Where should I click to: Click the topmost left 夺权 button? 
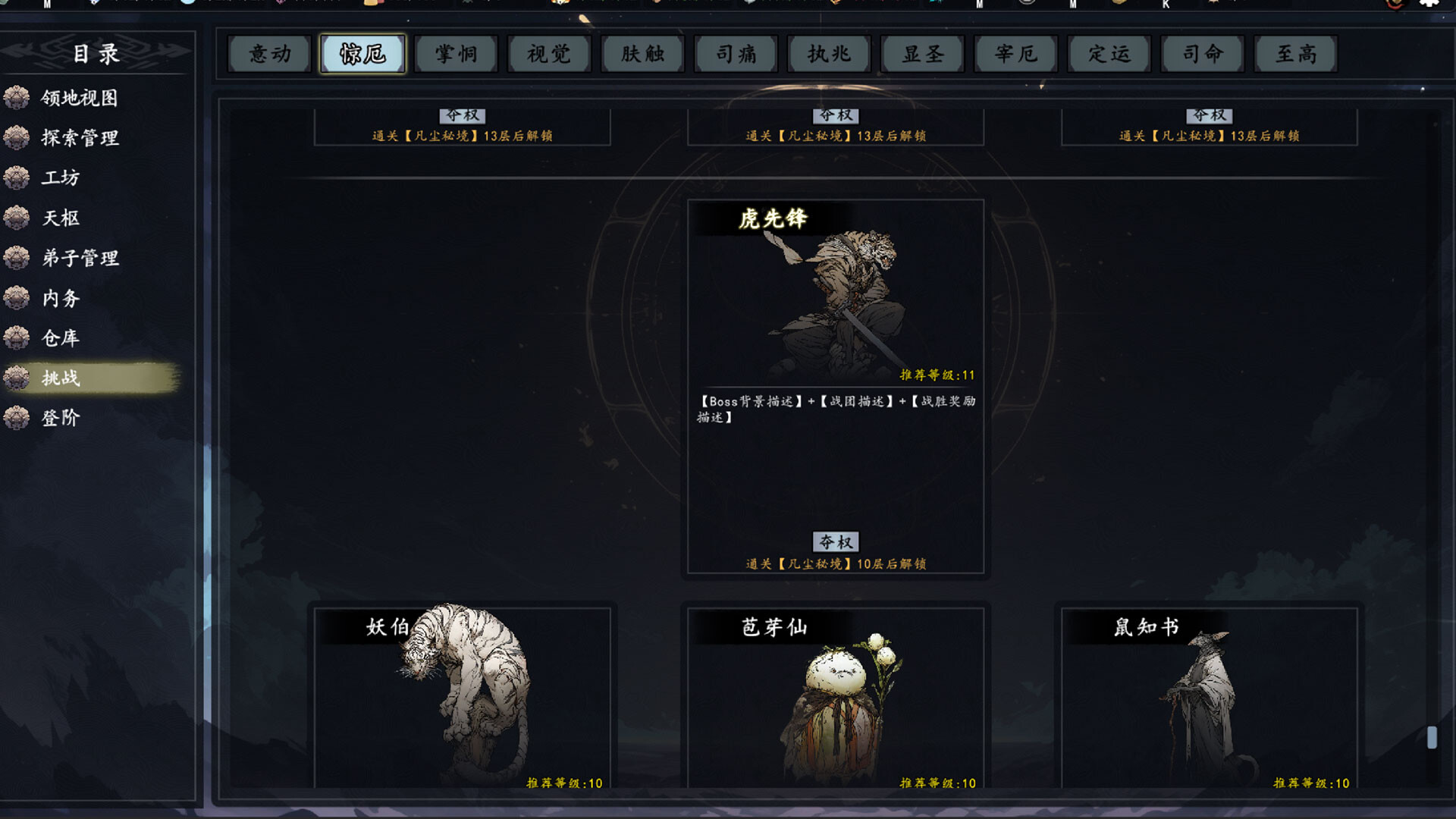(x=466, y=115)
